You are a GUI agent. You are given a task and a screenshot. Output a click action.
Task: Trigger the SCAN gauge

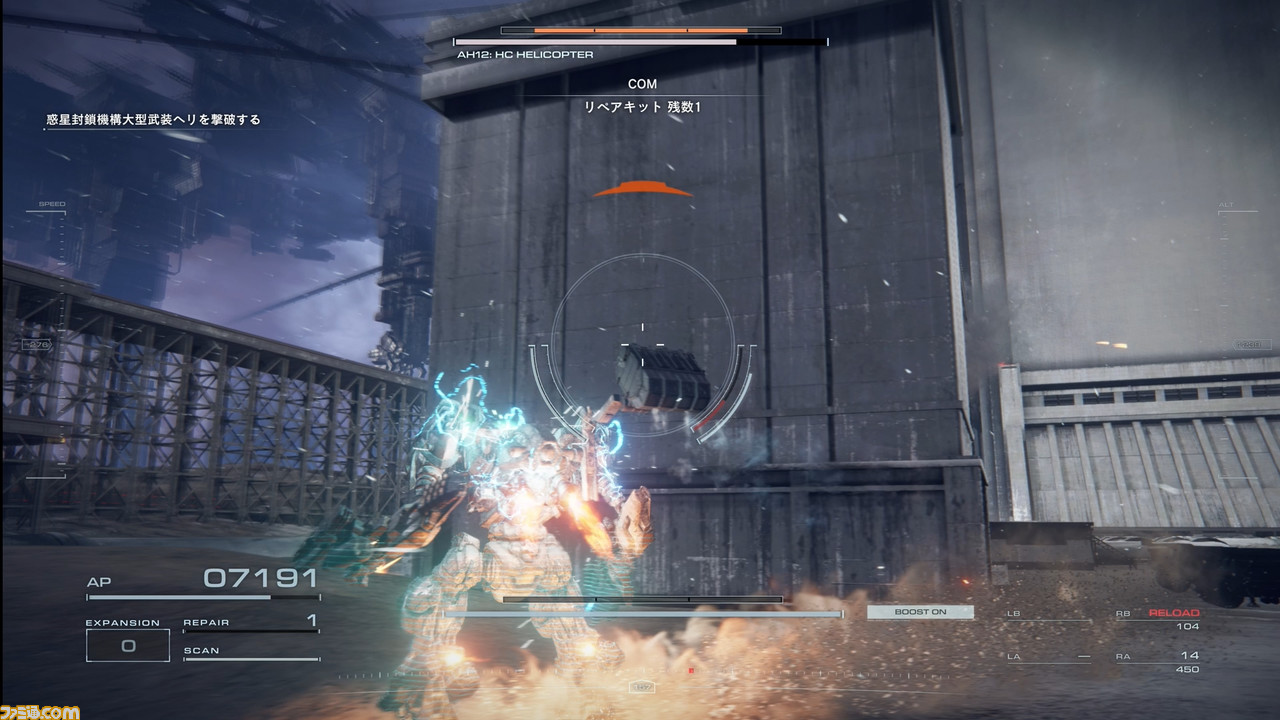pyautogui.click(x=250, y=652)
